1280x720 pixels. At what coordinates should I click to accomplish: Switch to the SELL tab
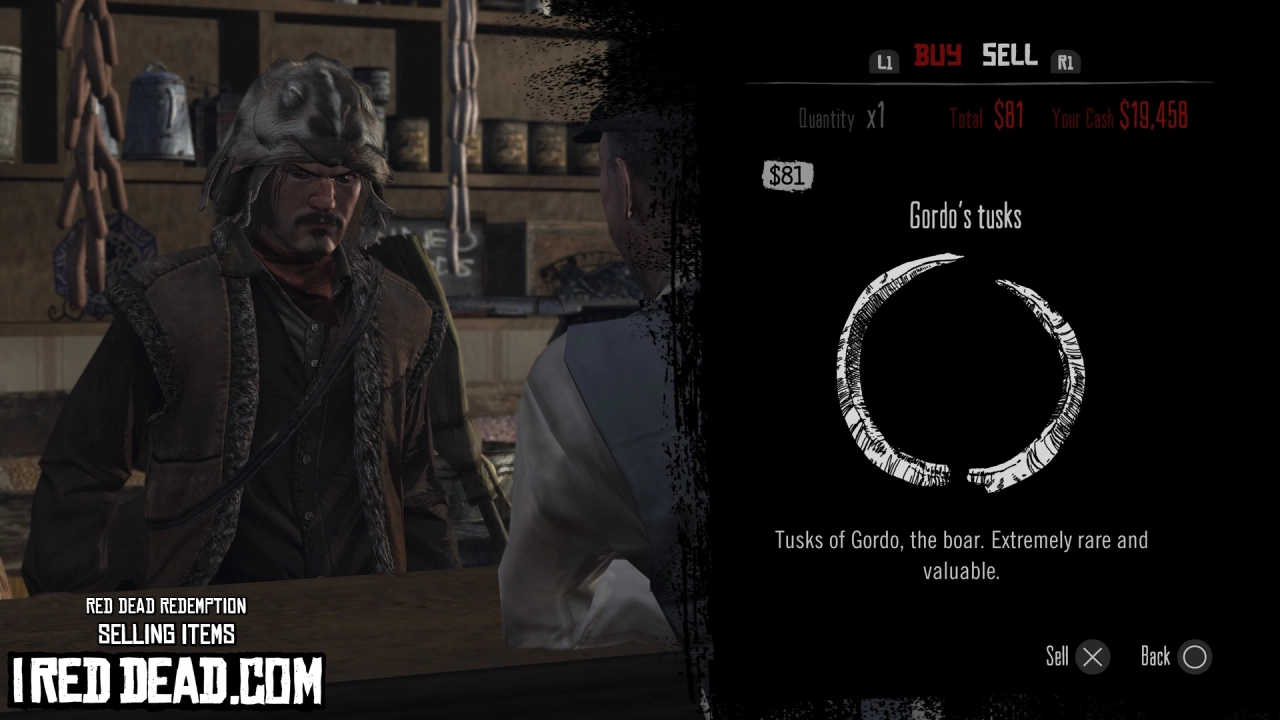click(x=1008, y=57)
